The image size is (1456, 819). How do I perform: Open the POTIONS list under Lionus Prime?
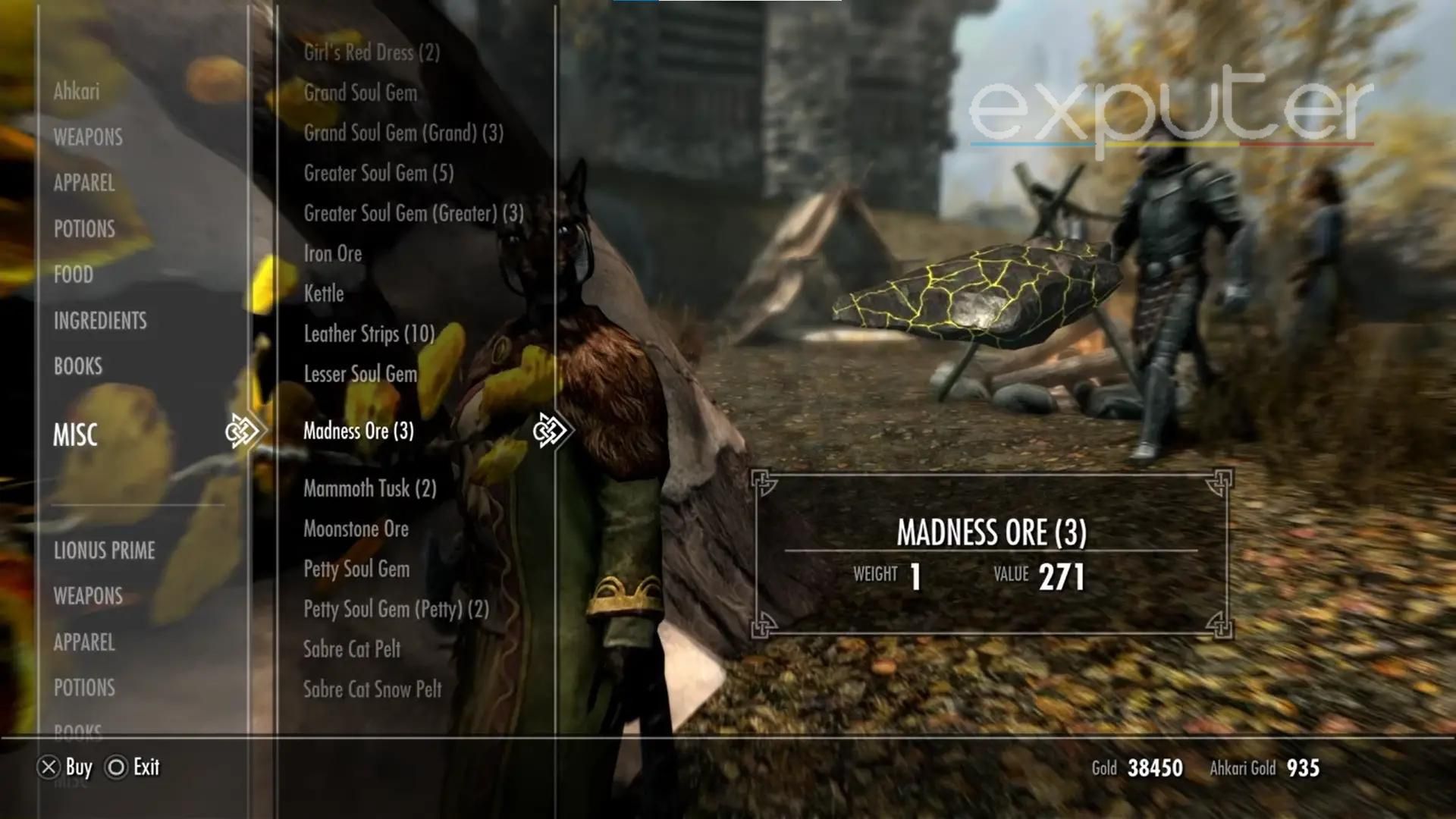[x=85, y=688]
